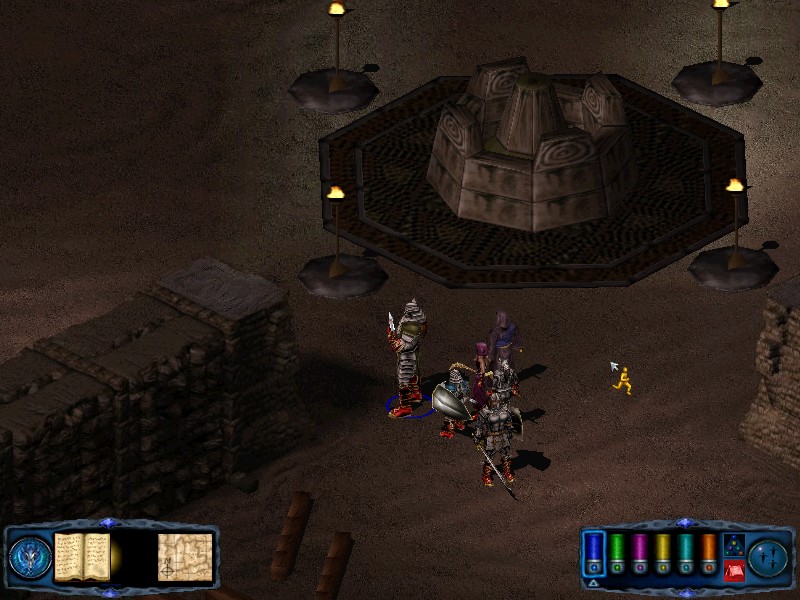The height and width of the screenshot is (600, 800).
Task: Click the small triangle under the blue tube
Action: pyautogui.click(x=593, y=582)
